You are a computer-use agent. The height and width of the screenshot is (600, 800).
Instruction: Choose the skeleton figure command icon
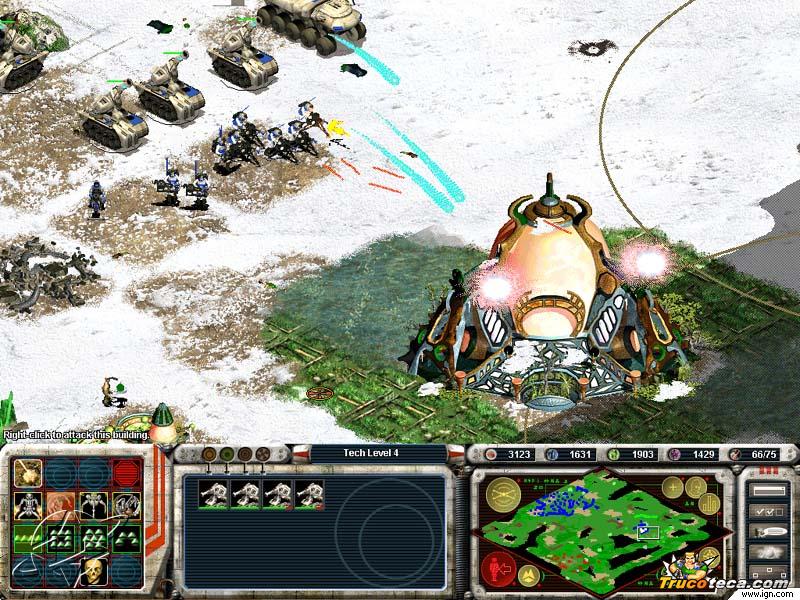click(x=28, y=507)
